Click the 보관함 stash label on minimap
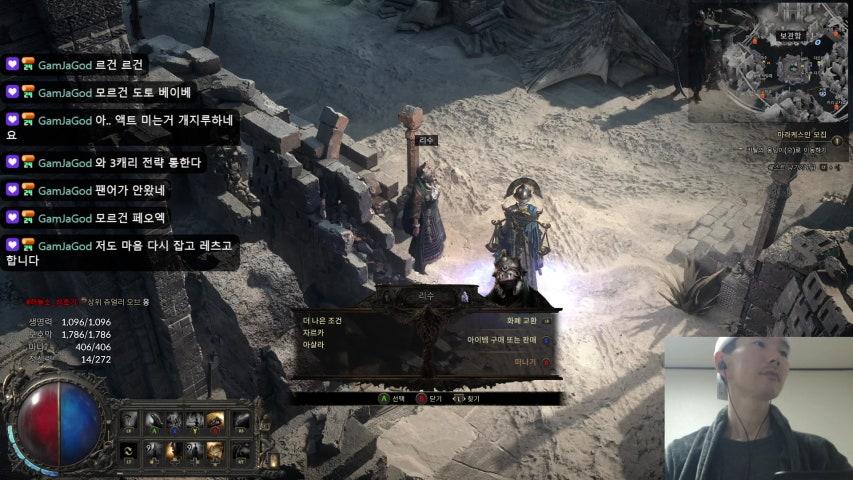Image resolution: width=853 pixels, height=480 pixels. pos(791,36)
